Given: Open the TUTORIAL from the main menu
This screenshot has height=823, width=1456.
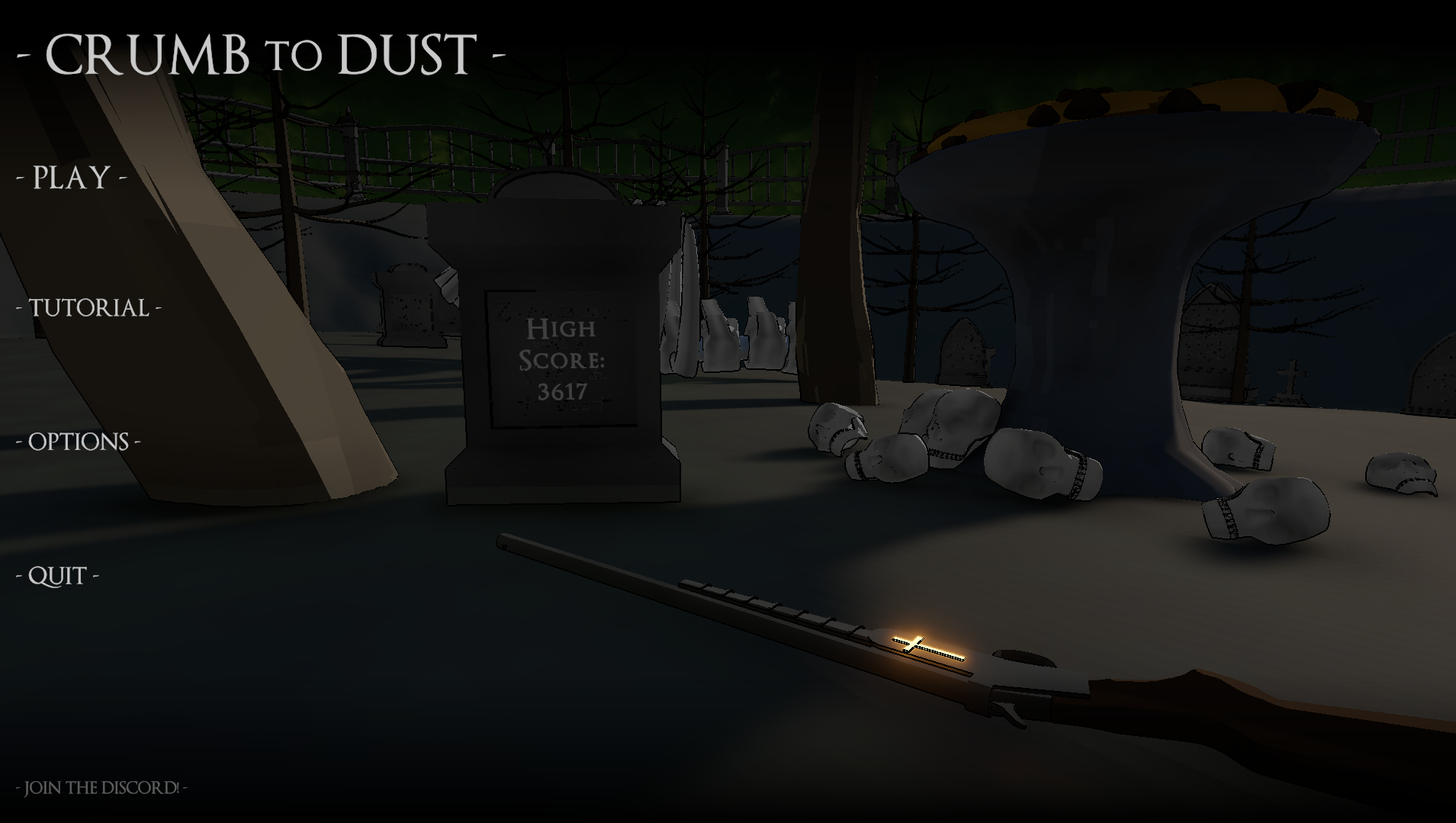Looking at the screenshot, I should click(x=87, y=308).
